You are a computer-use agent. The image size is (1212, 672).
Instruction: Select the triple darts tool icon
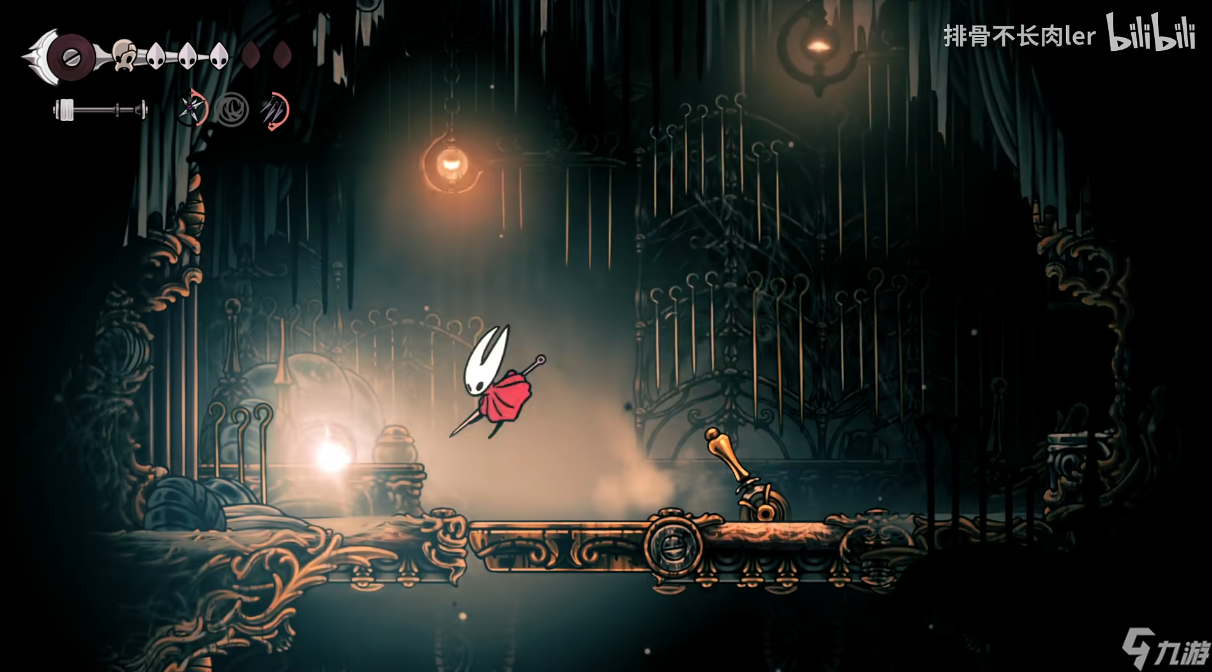point(273,108)
